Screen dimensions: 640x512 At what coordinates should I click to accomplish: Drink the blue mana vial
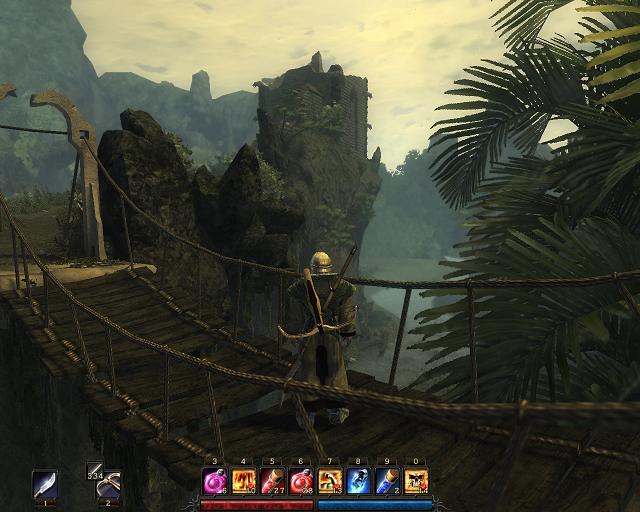[388, 482]
